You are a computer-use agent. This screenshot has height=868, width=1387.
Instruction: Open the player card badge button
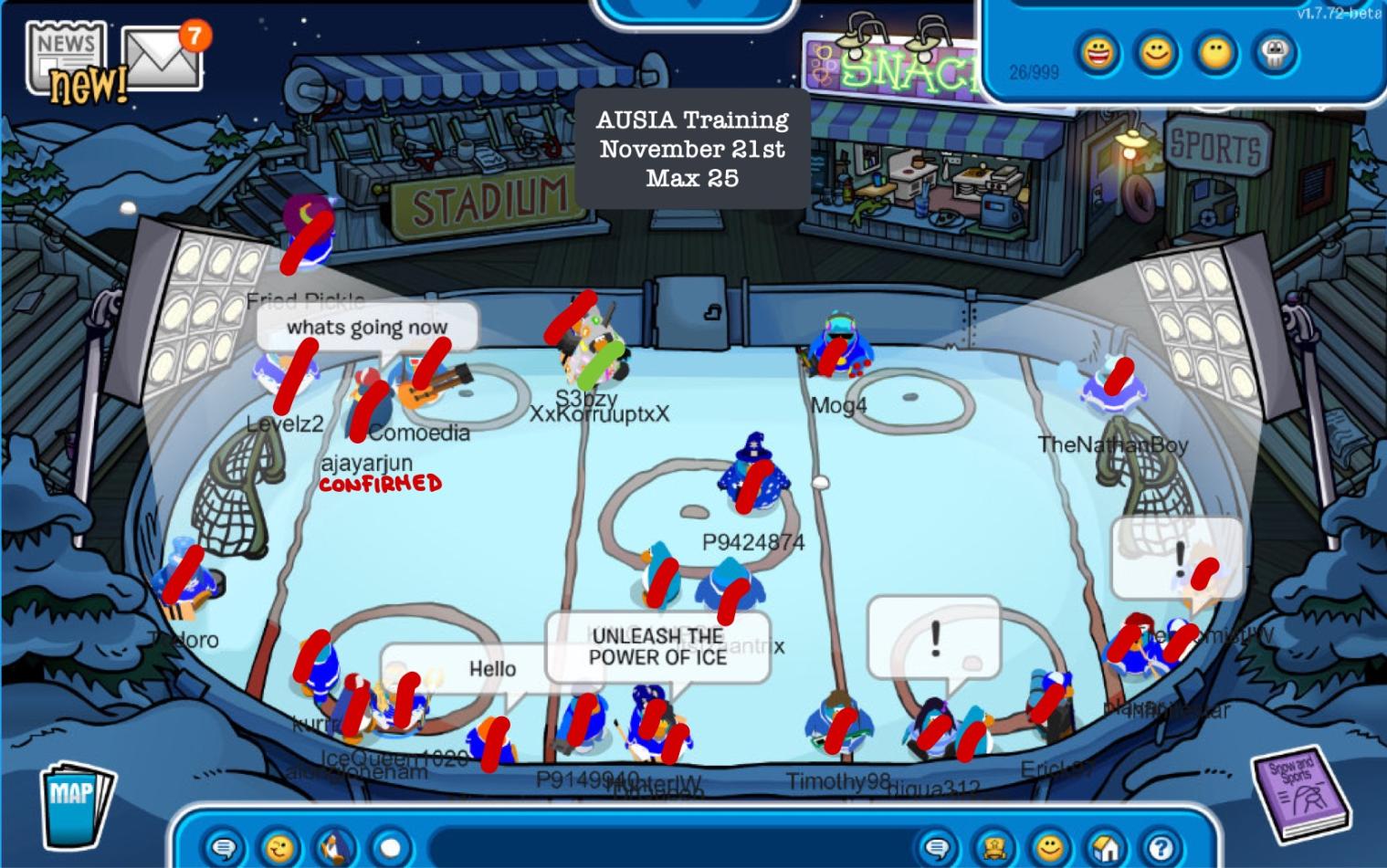[993, 848]
